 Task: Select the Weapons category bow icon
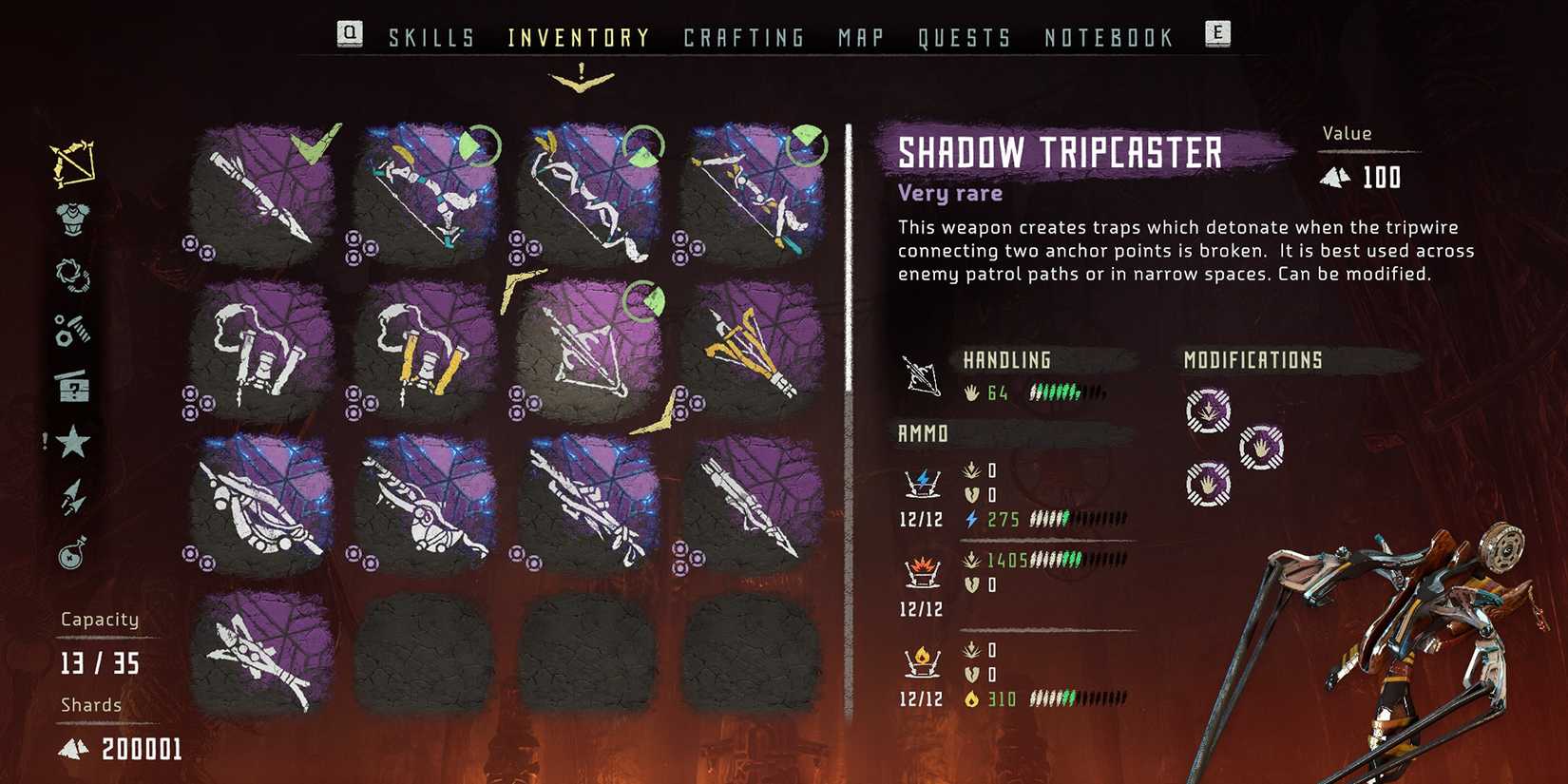tap(71, 163)
